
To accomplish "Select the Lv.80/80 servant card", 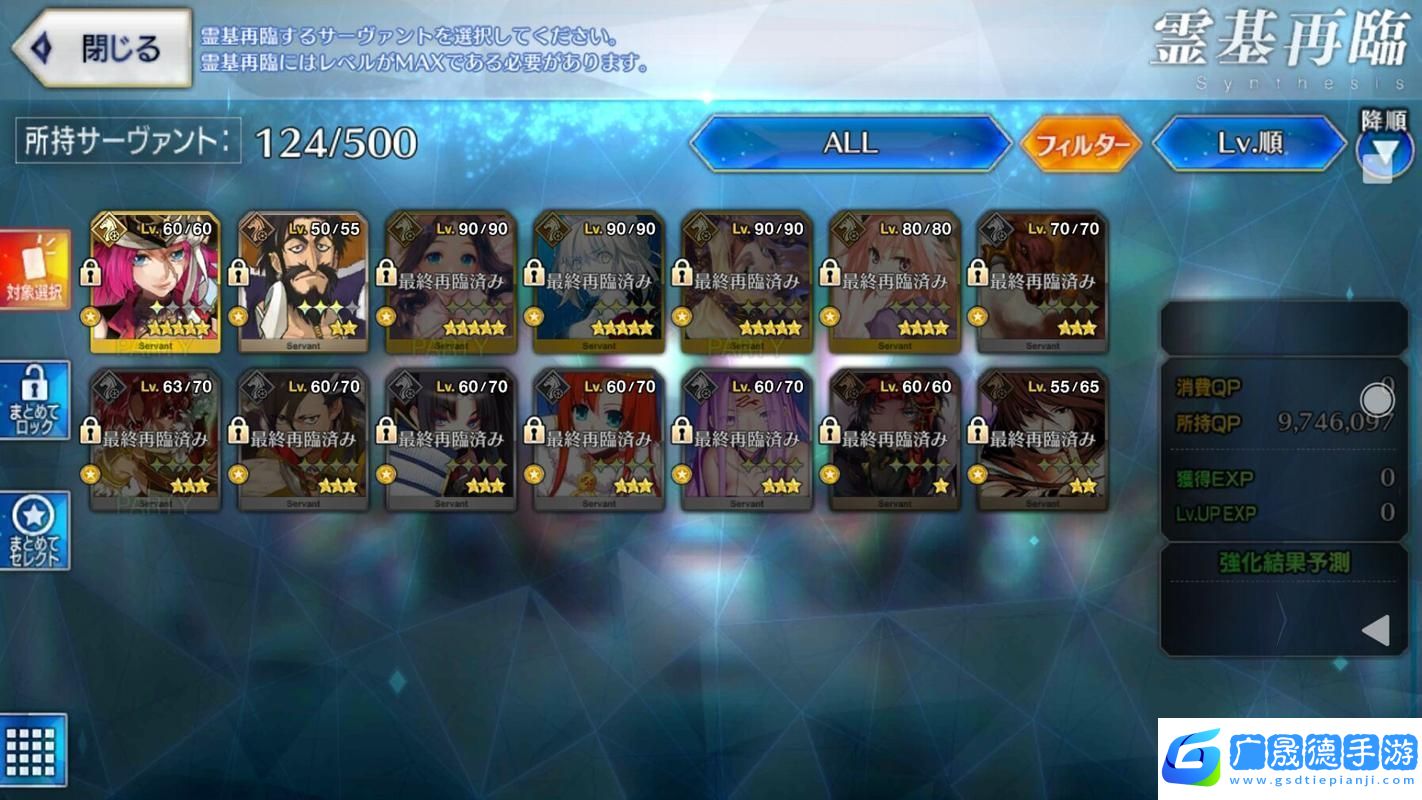I will pyautogui.click(x=895, y=282).
